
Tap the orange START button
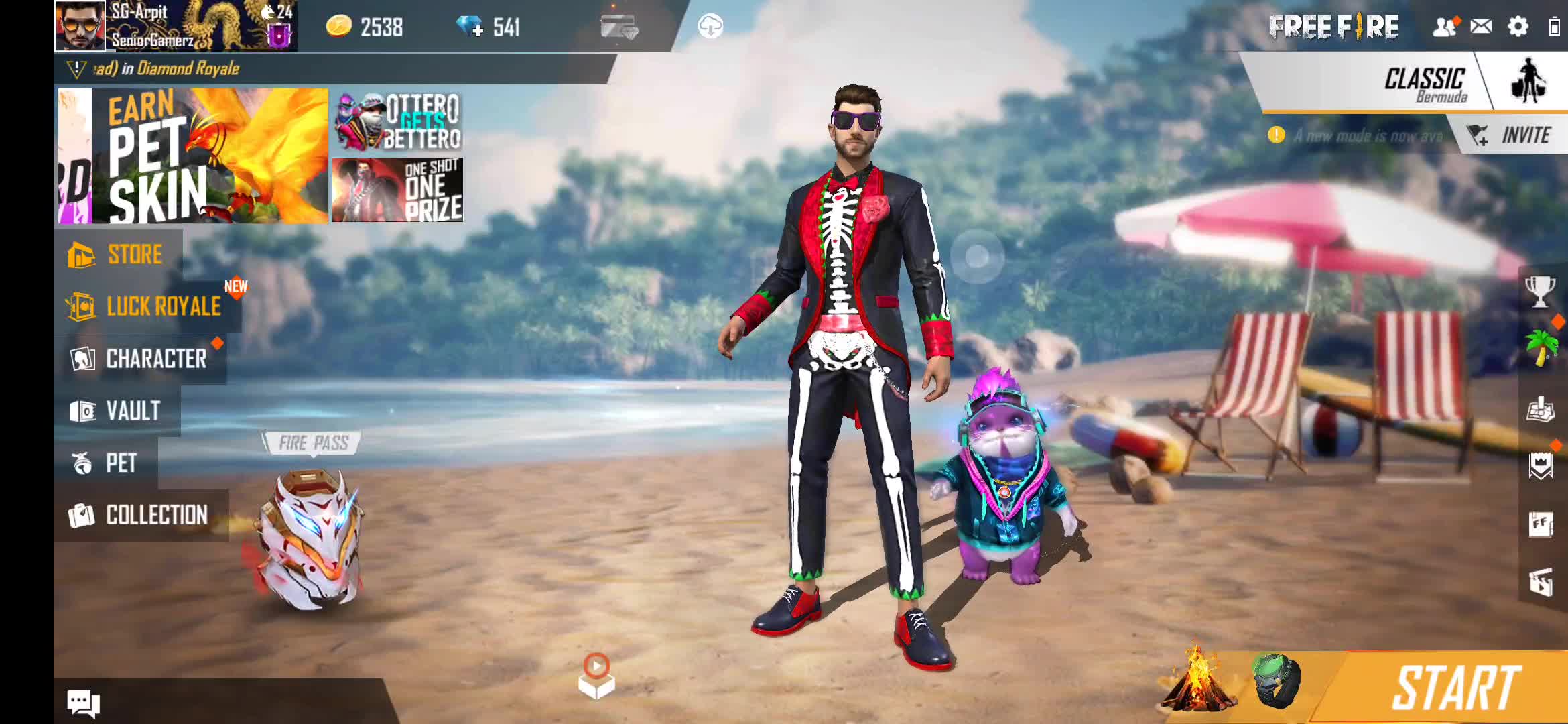point(1454,688)
